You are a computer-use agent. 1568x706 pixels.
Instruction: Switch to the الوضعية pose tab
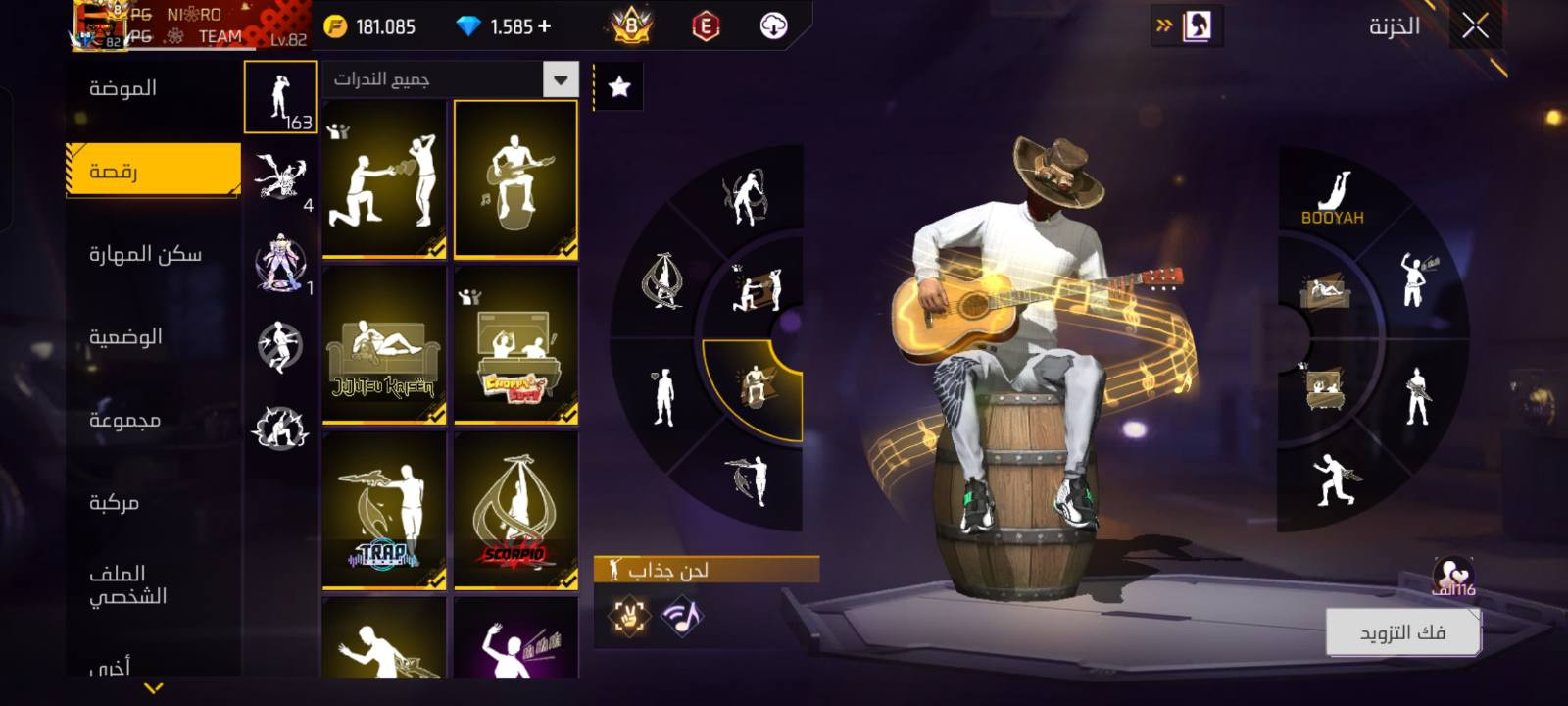pos(125,337)
